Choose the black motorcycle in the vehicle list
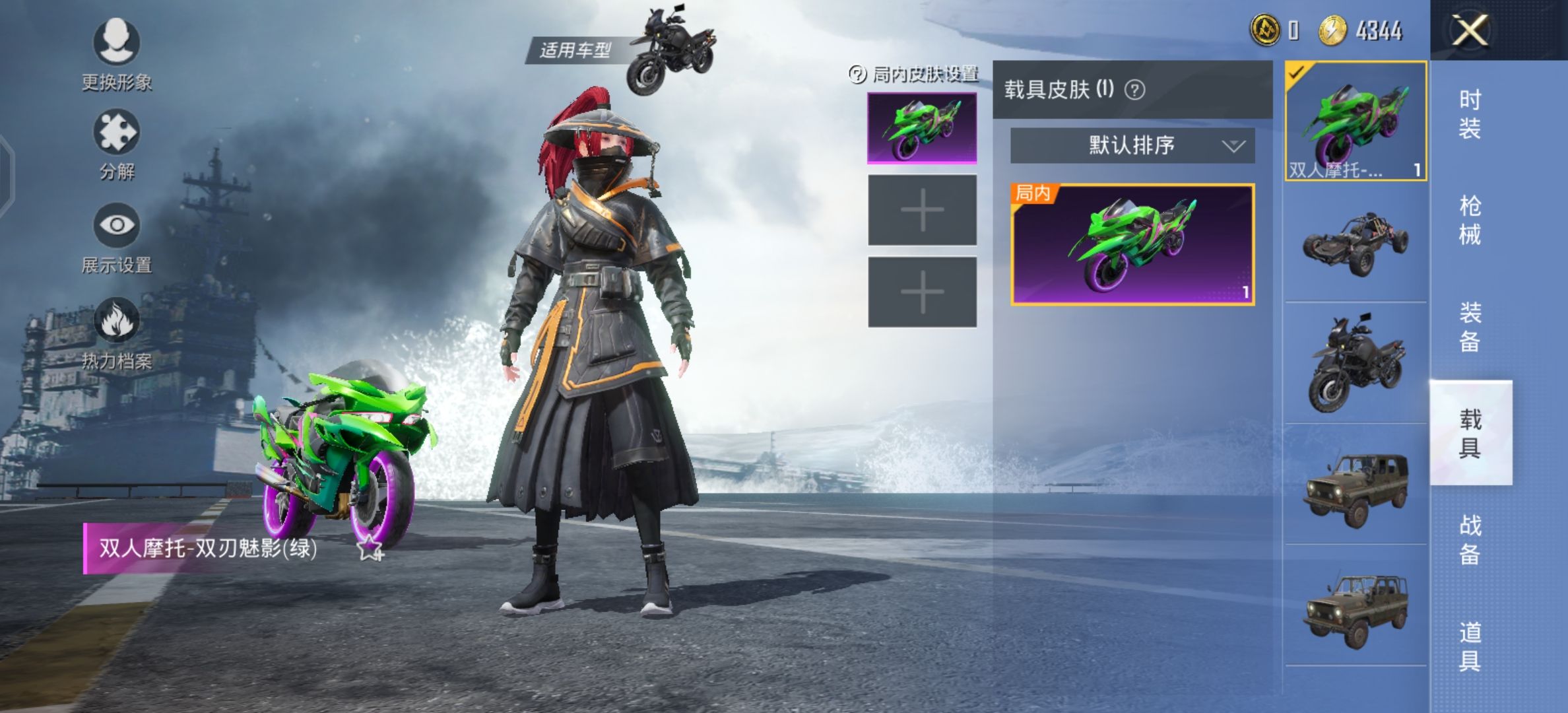 (x=1356, y=363)
